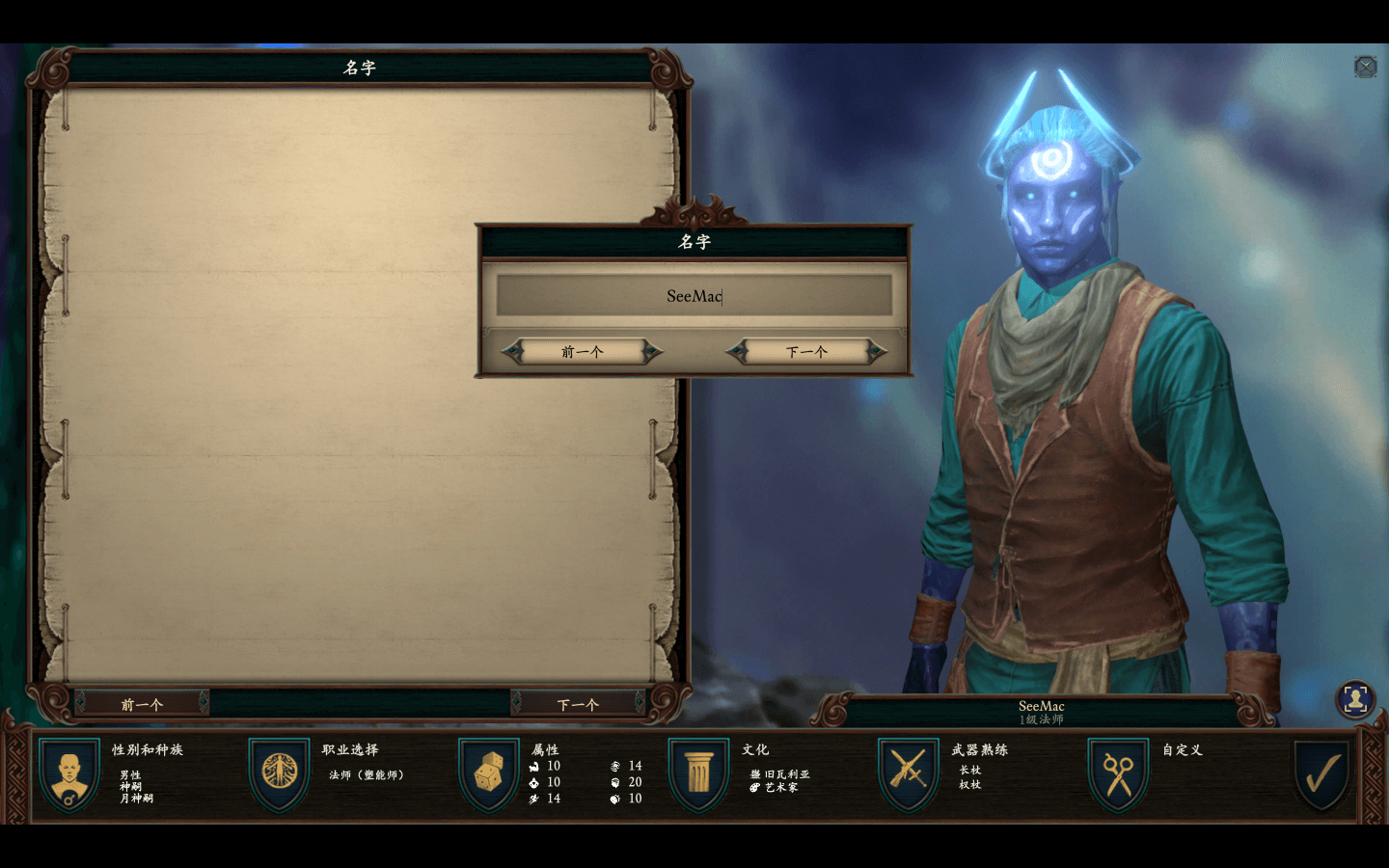This screenshot has width=1389, height=868.
Task: Go back with the parchment panel's 前一个 button
Action: click(142, 704)
